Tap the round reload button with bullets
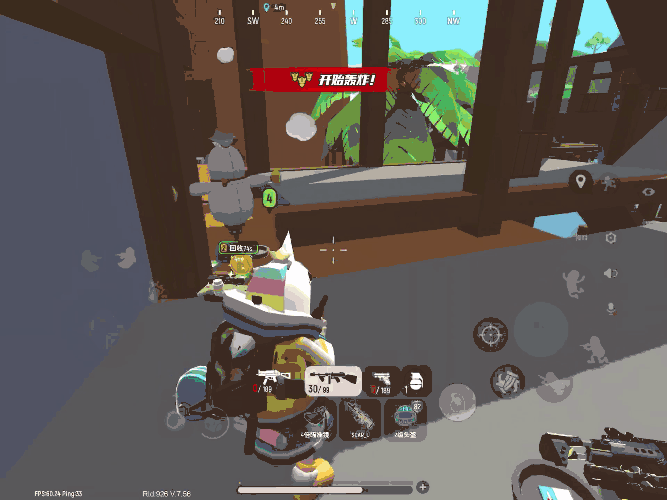 pyautogui.click(x=508, y=379)
